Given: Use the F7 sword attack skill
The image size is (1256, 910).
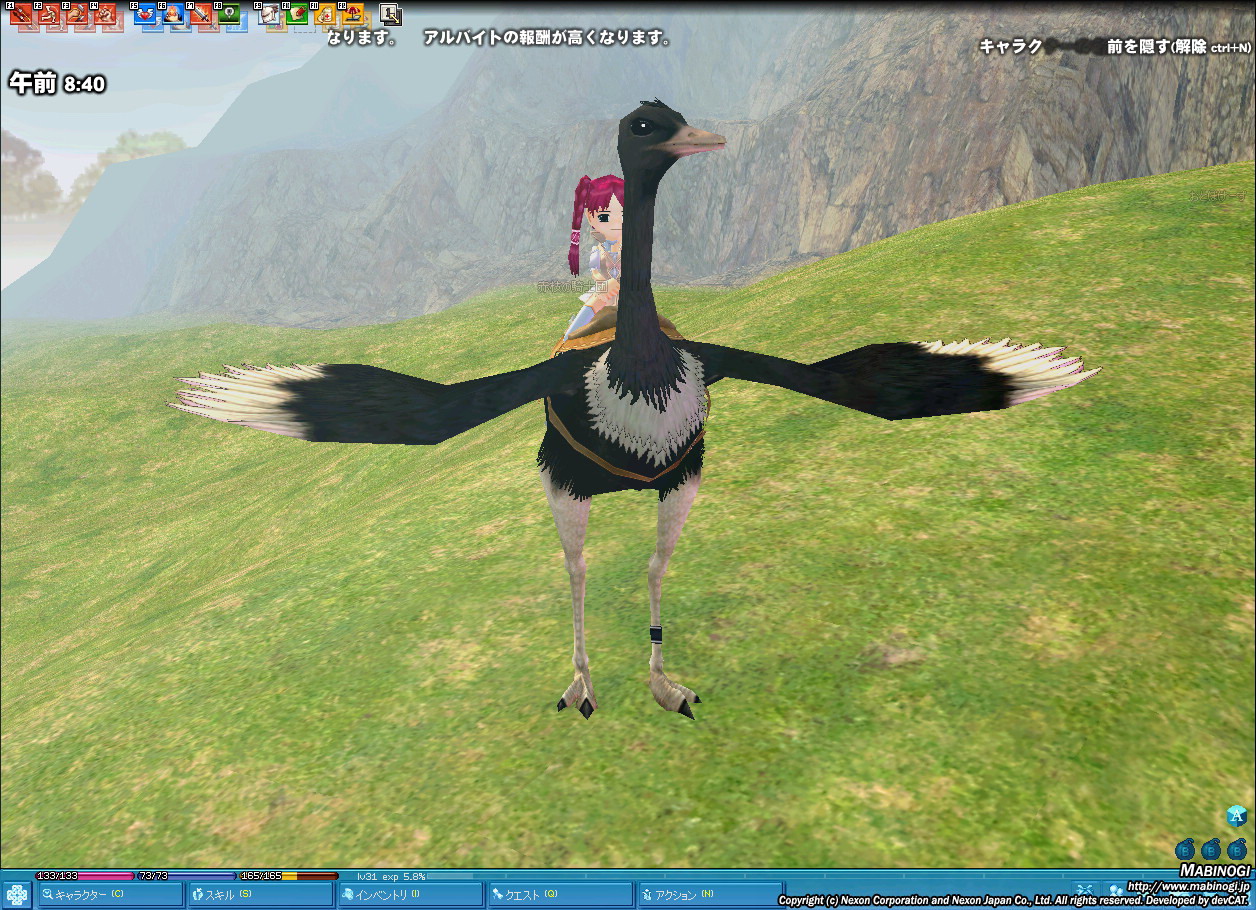Looking at the screenshot, I should [201, 14].
